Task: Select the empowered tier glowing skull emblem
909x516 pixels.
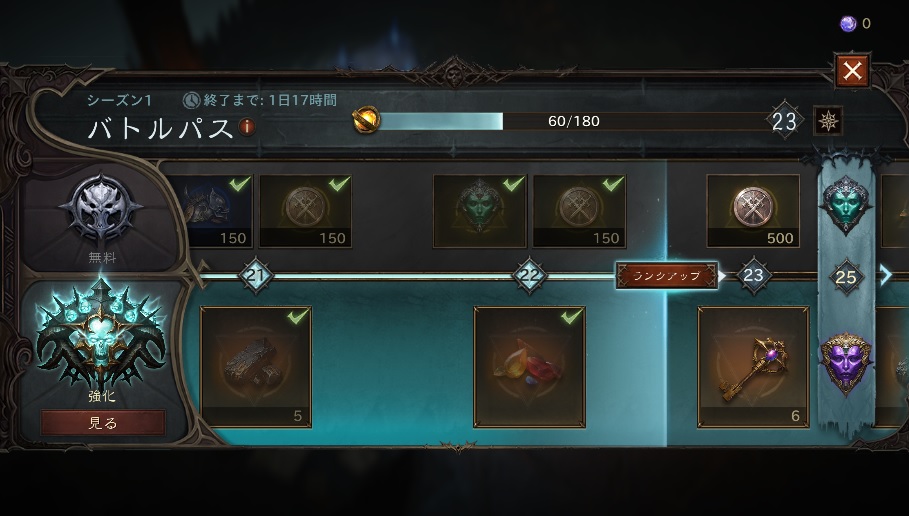Action: (102, 335)
